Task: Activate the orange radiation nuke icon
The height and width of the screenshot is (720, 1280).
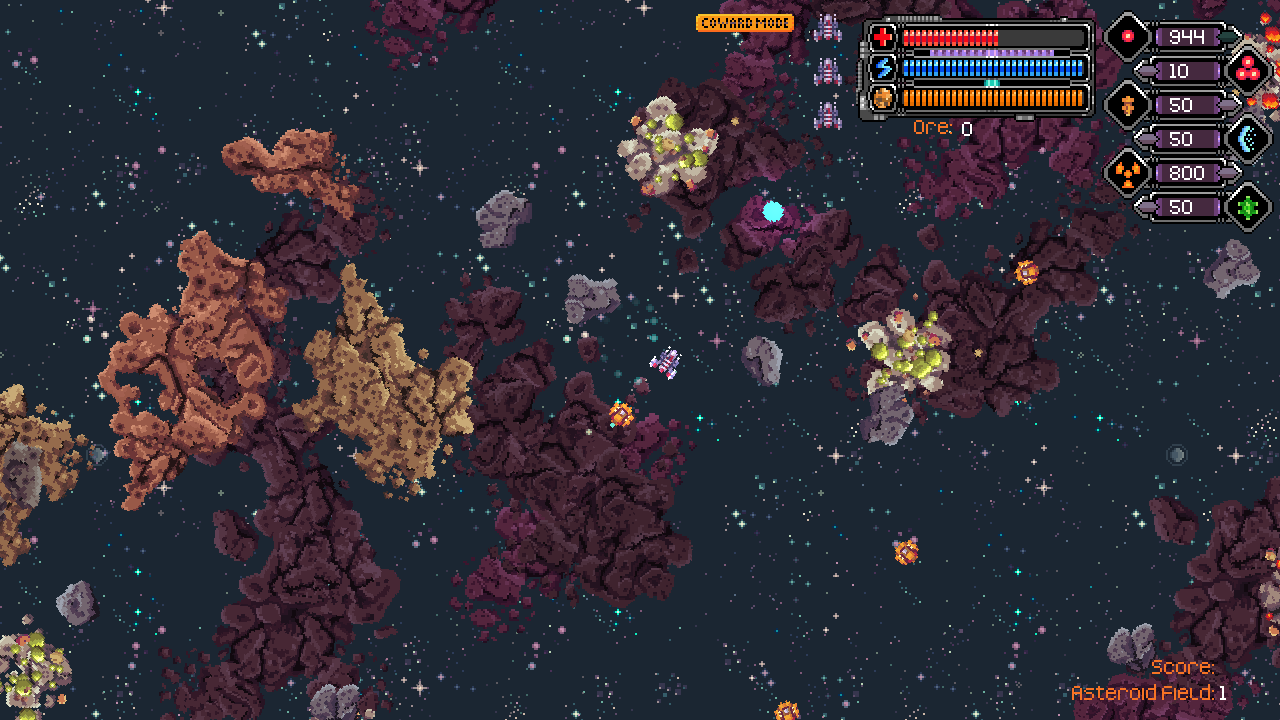Action: click(1127, 173)
